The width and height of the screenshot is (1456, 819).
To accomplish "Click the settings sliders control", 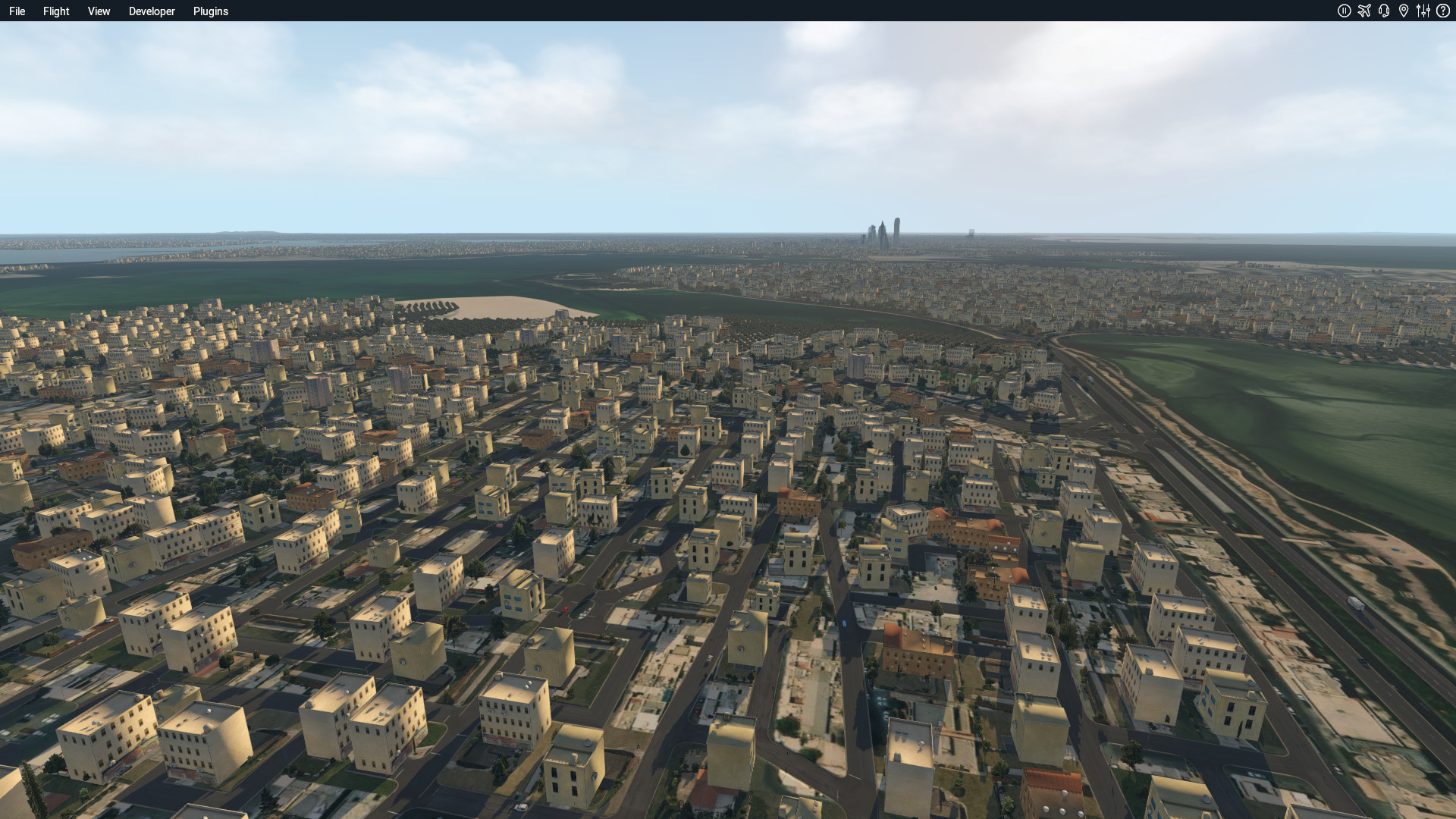I will pos(1423,11).
